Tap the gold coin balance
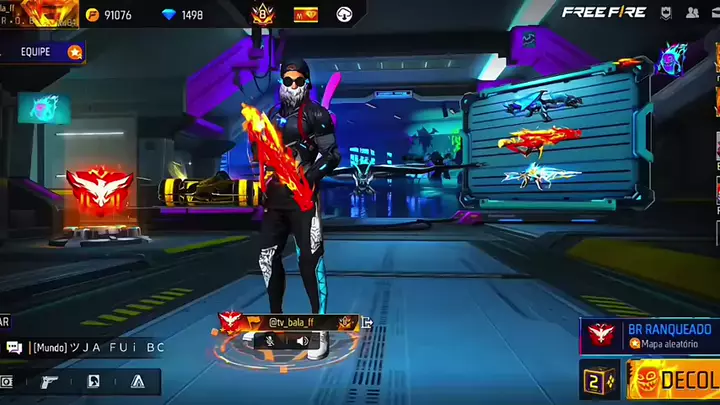 (x=110, y=15)
